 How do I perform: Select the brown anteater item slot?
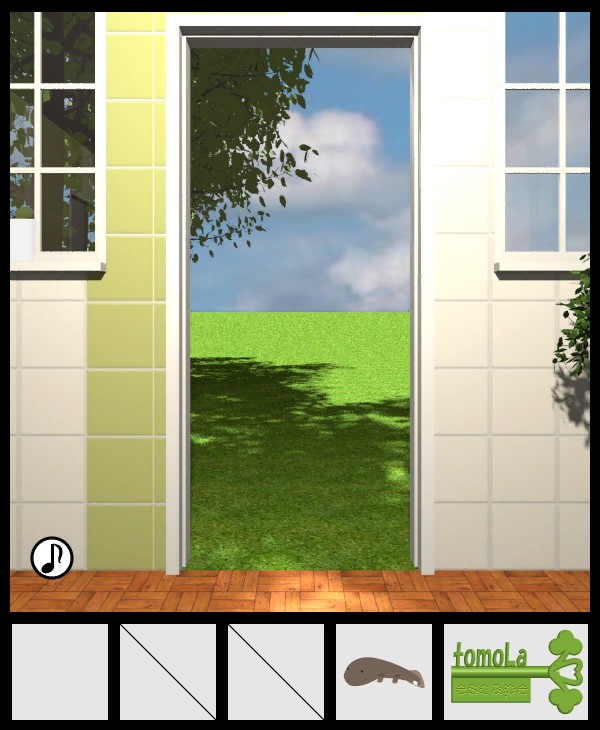[x=384, y=672]
